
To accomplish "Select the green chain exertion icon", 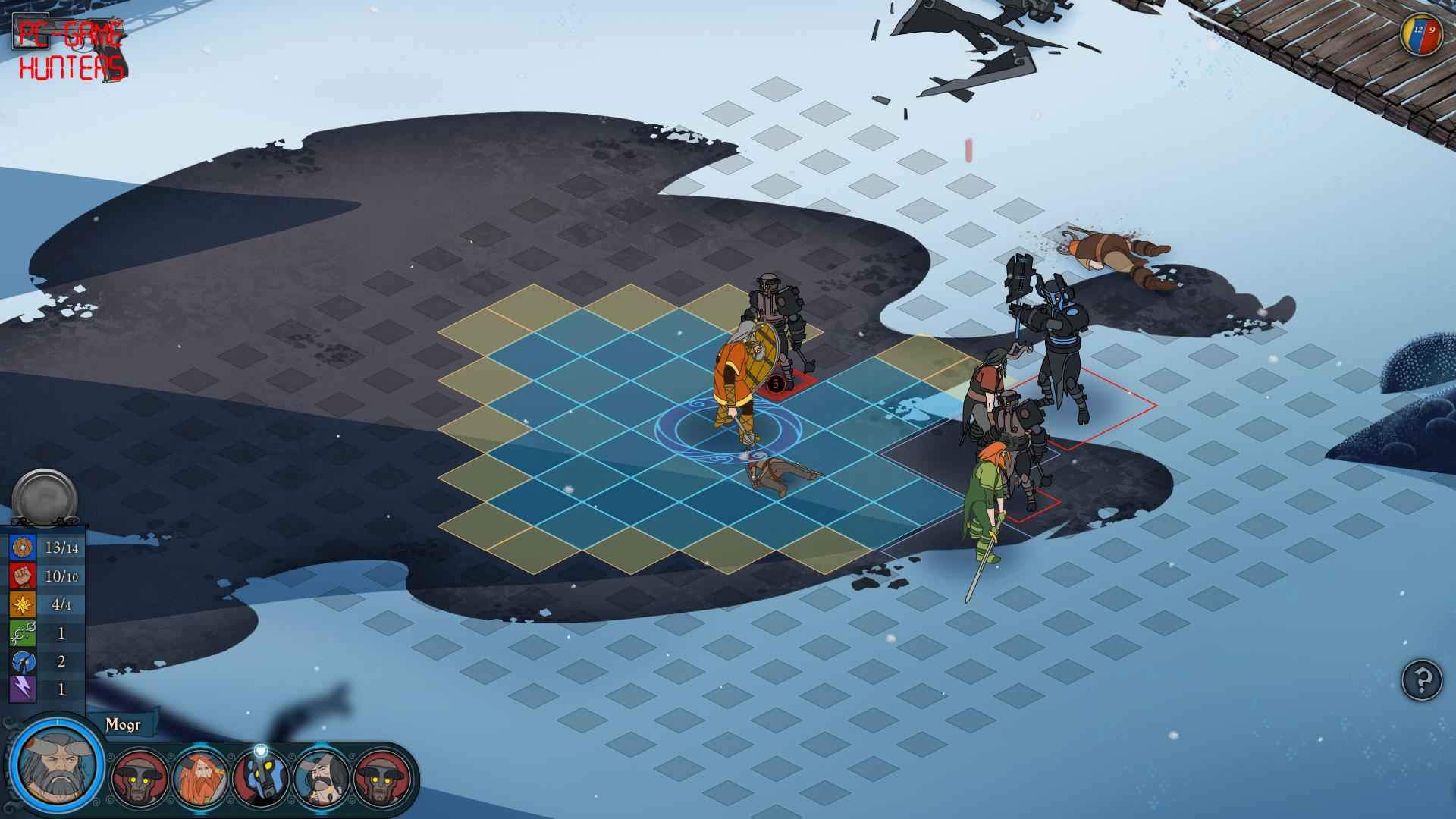I will click(23, 633).
